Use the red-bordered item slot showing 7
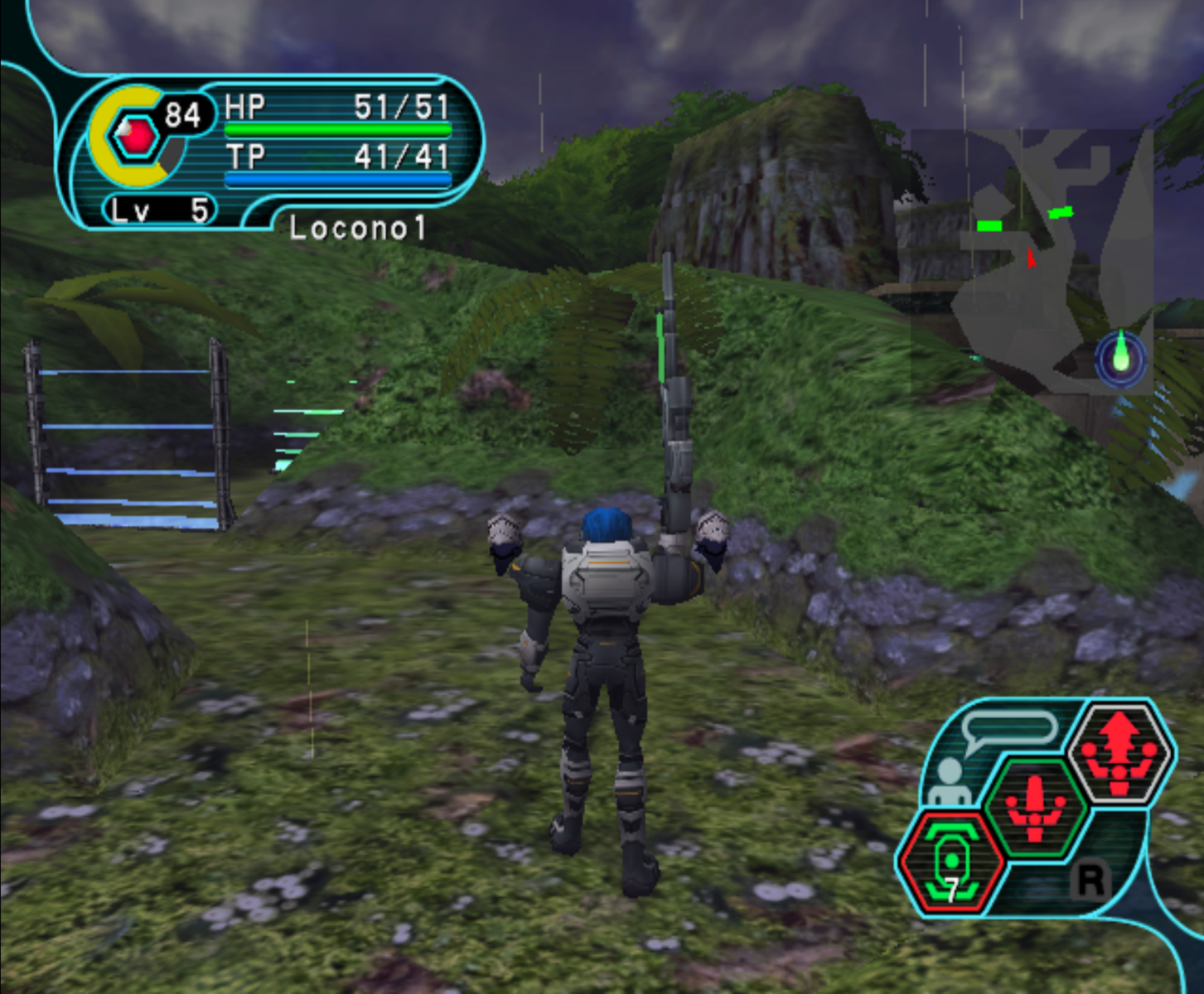The width and height of the screenshot is (1204, 994). tap(950, 862)
